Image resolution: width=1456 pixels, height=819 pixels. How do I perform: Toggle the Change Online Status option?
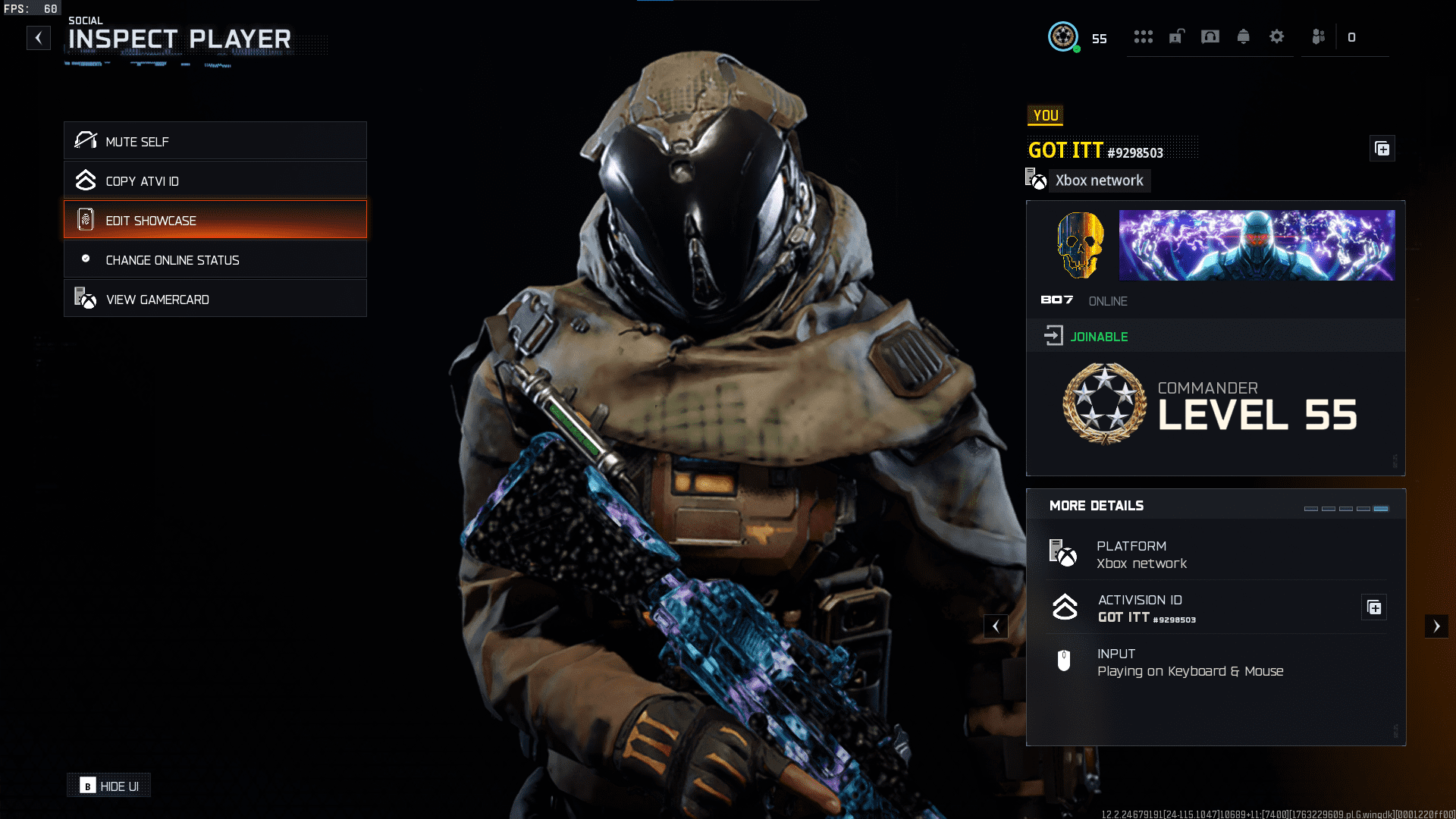point(215,259)
